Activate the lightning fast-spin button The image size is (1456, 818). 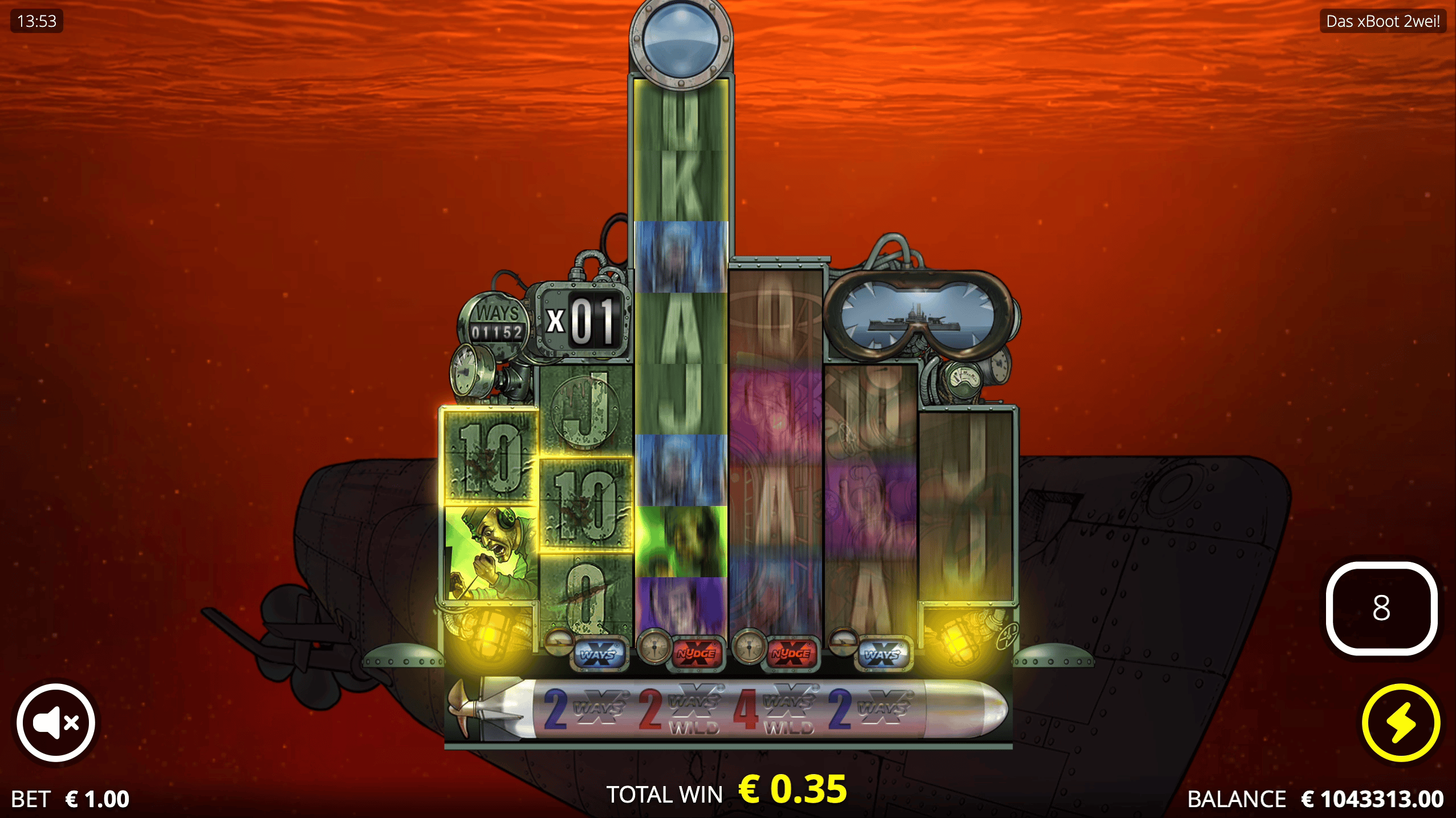coord(1402,722)
